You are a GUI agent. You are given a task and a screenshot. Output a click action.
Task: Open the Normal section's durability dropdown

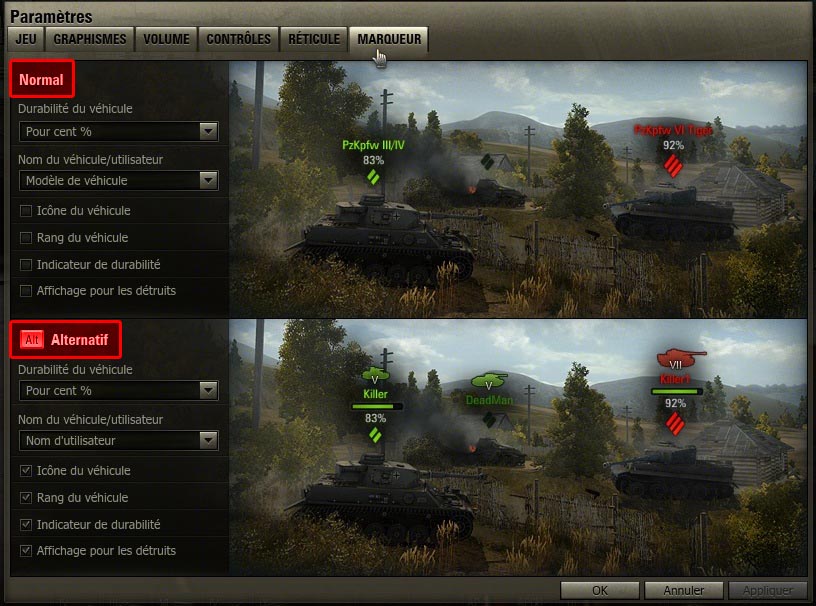coord(118,131)
